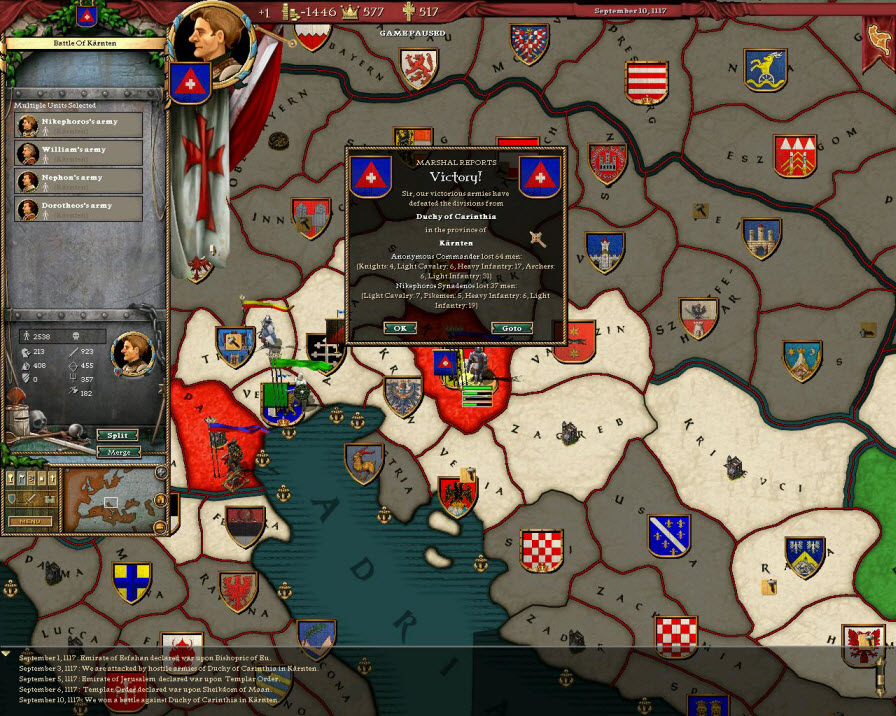This screenshot has width=896, height=716.
Task: Select William's army row
Action: (x=79, y=153)
